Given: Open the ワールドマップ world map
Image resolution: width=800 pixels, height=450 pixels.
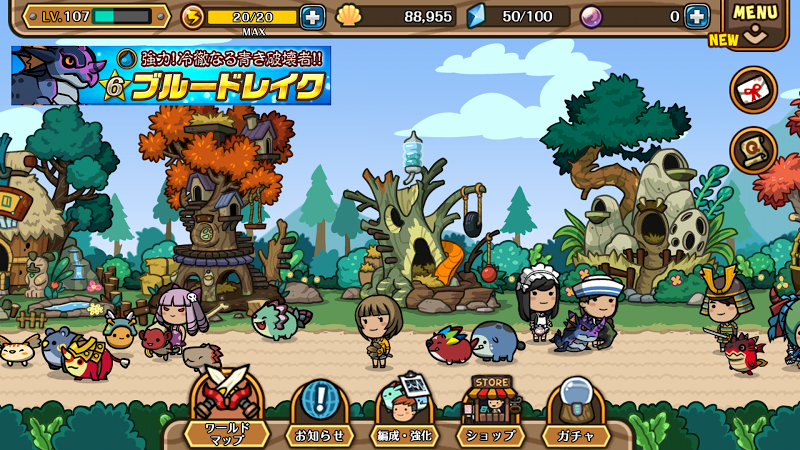Looking at the screenshot, I should (226, 413).
